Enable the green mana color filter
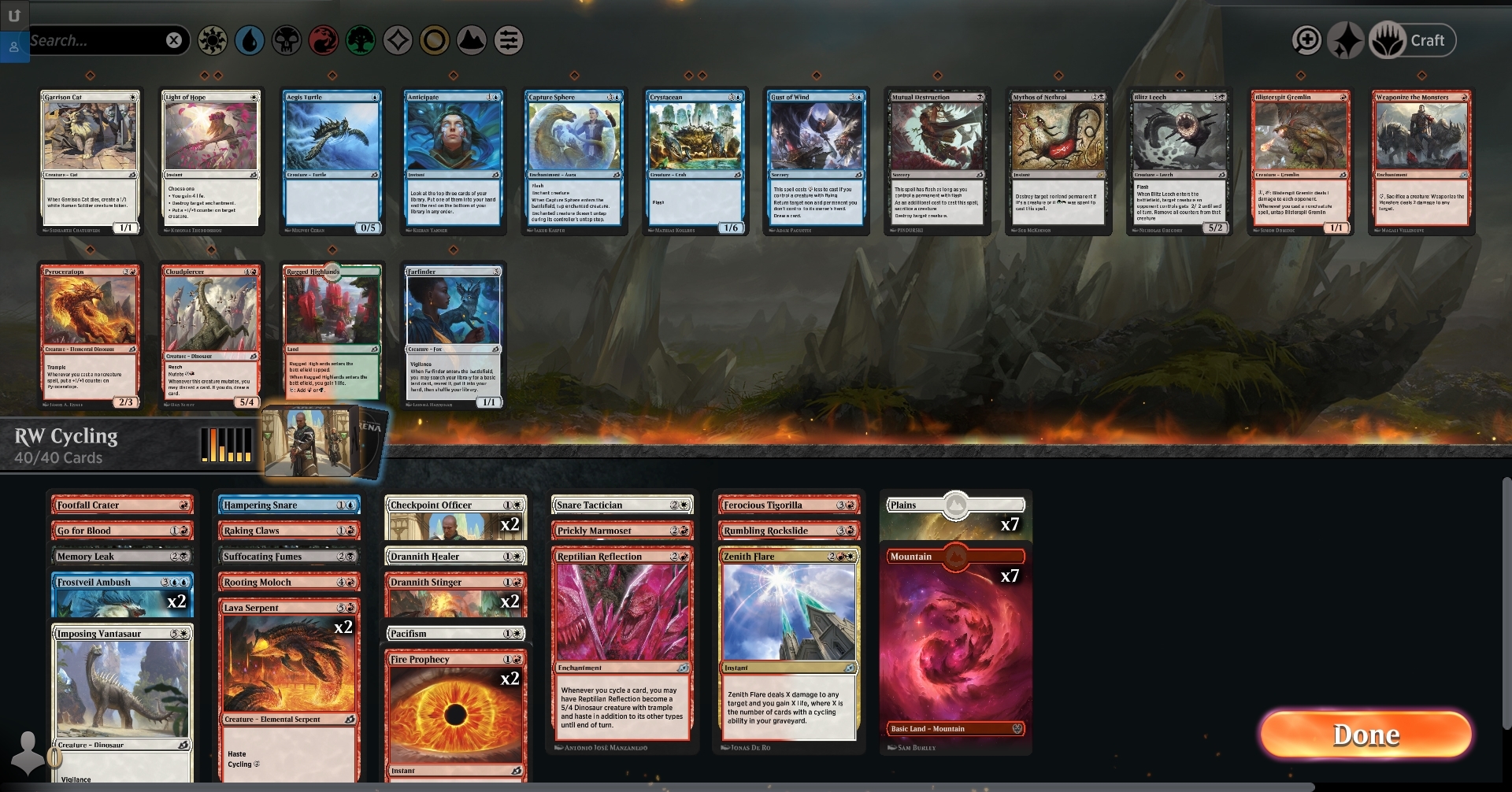This screenshot has width=1512, height=792. coord(361,41)
